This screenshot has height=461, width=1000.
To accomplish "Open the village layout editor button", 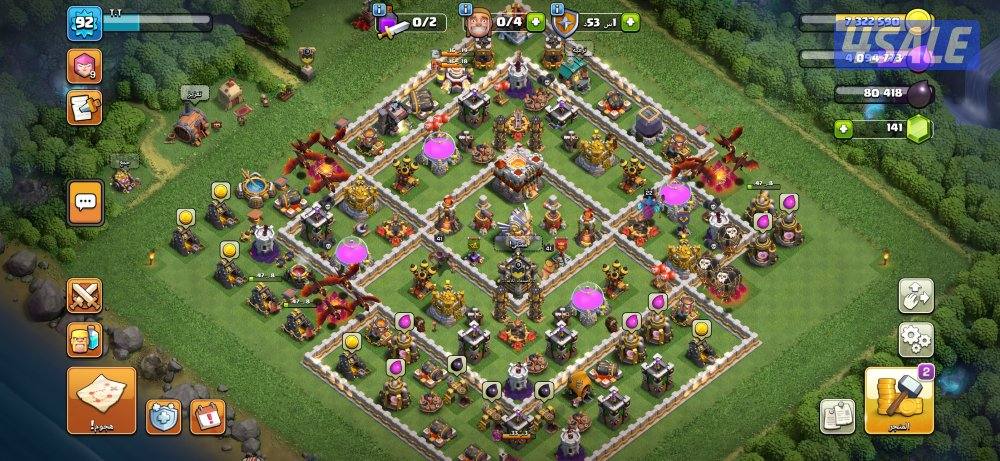I will (915, 296).
